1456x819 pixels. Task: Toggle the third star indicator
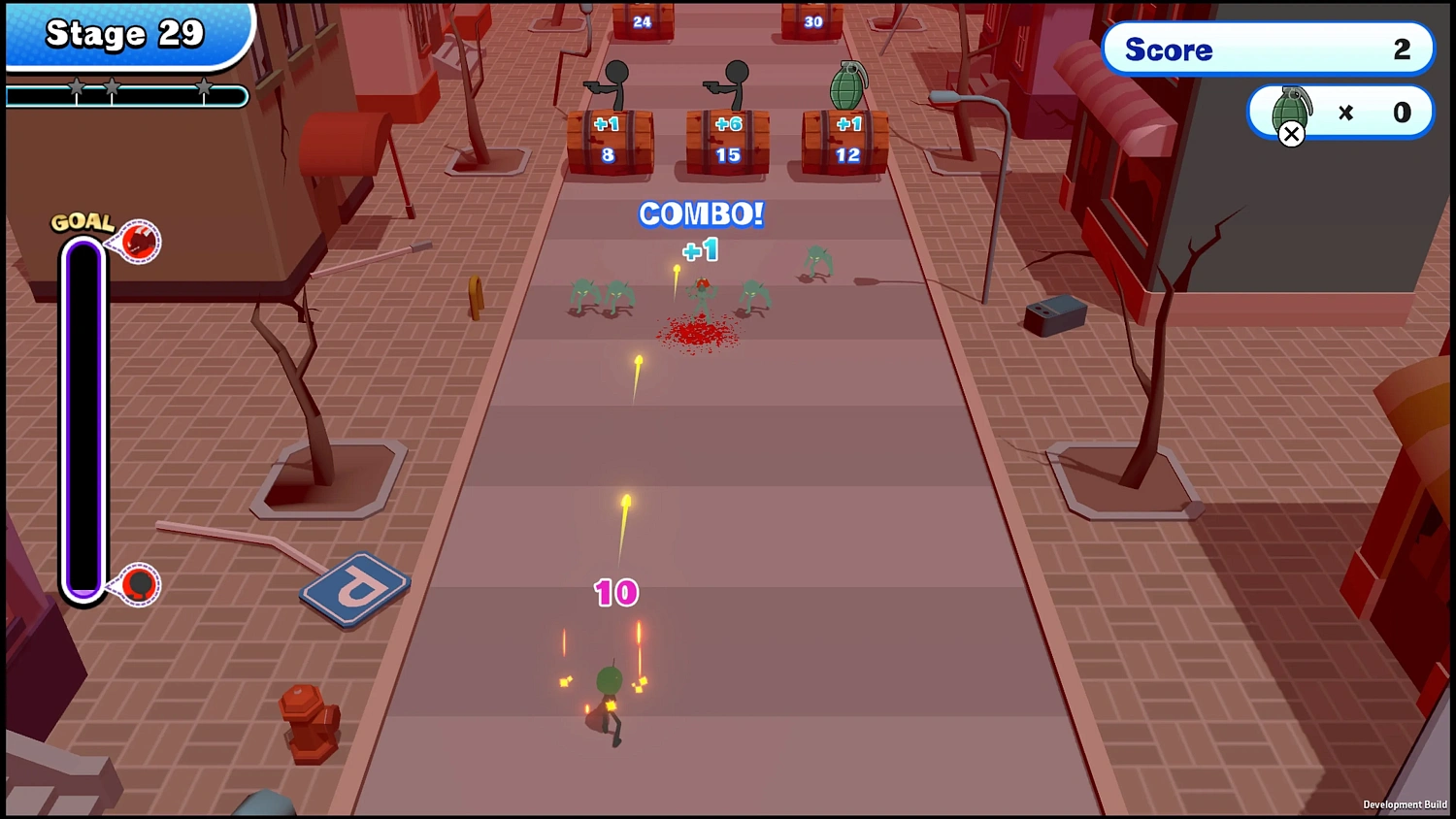click(204, 87)
